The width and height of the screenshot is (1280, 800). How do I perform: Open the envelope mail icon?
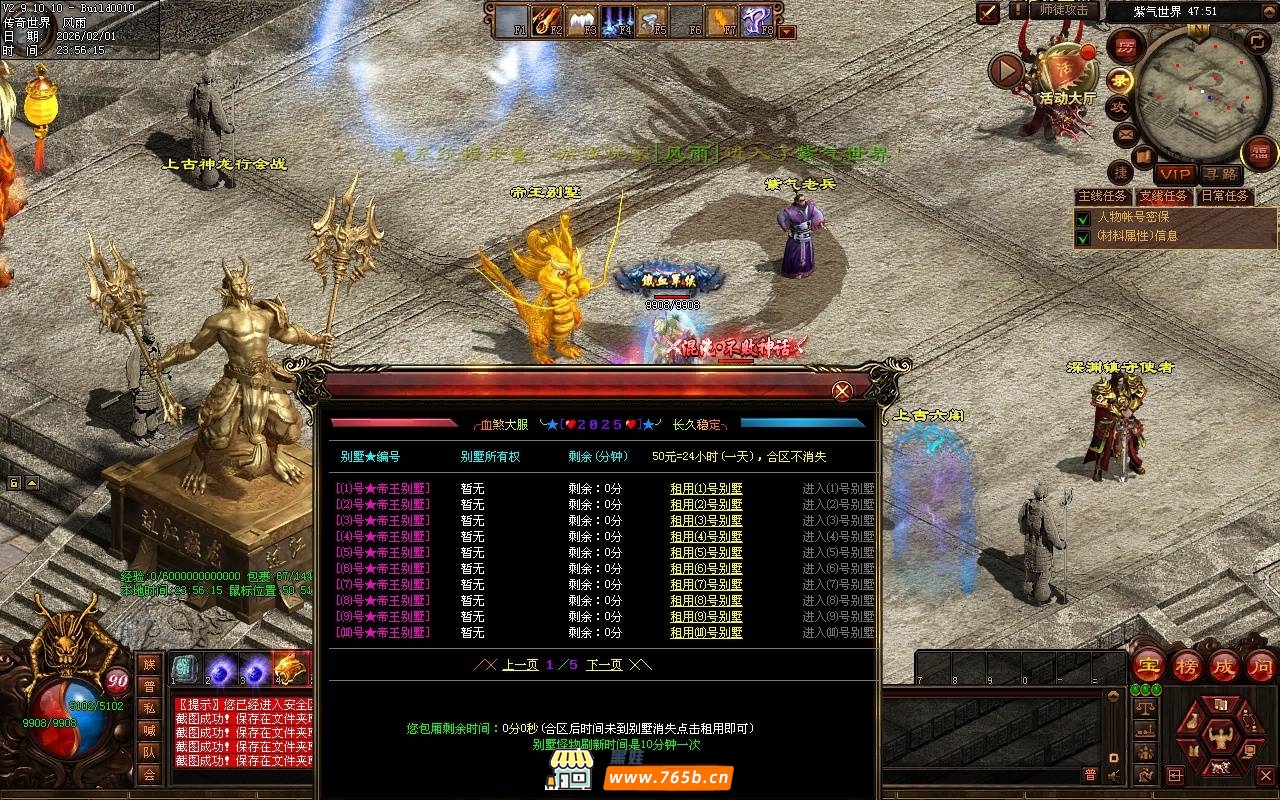click(x=1124, y=133)
